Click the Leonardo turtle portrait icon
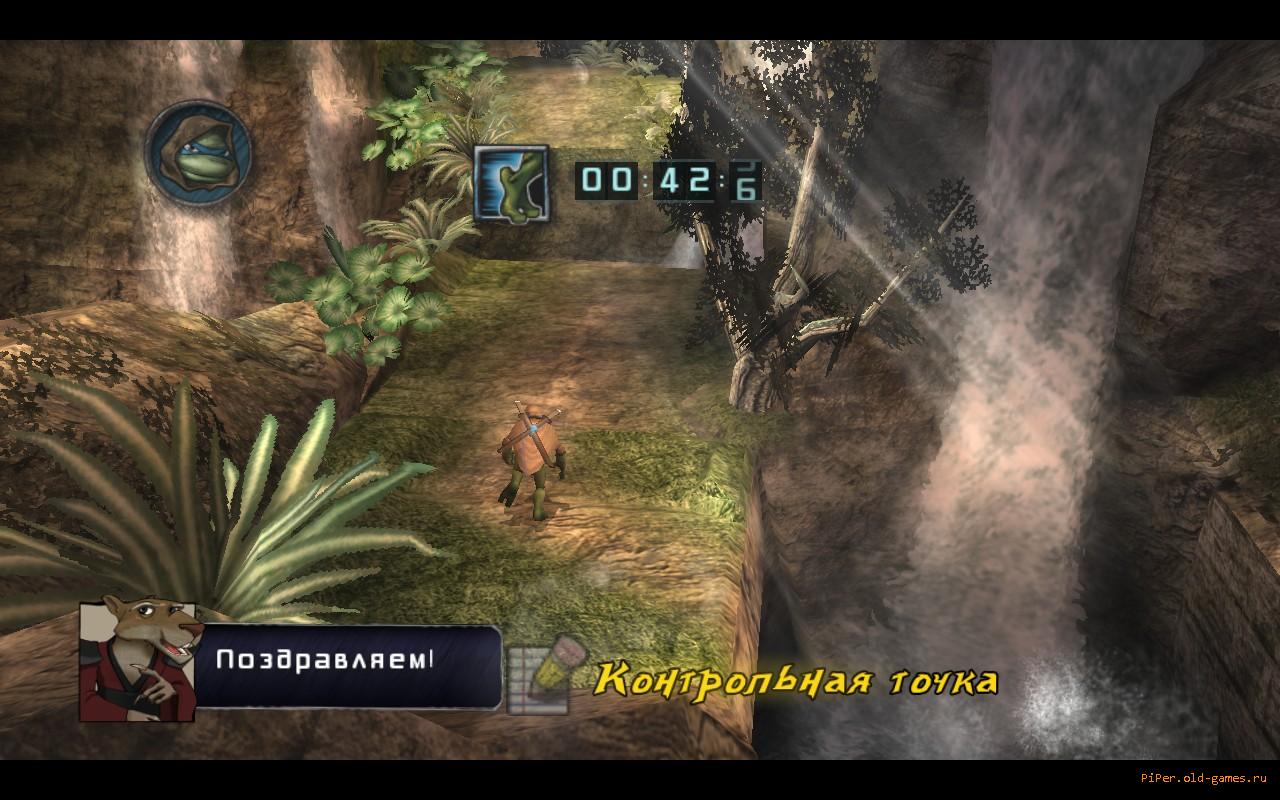 (198, 153)
